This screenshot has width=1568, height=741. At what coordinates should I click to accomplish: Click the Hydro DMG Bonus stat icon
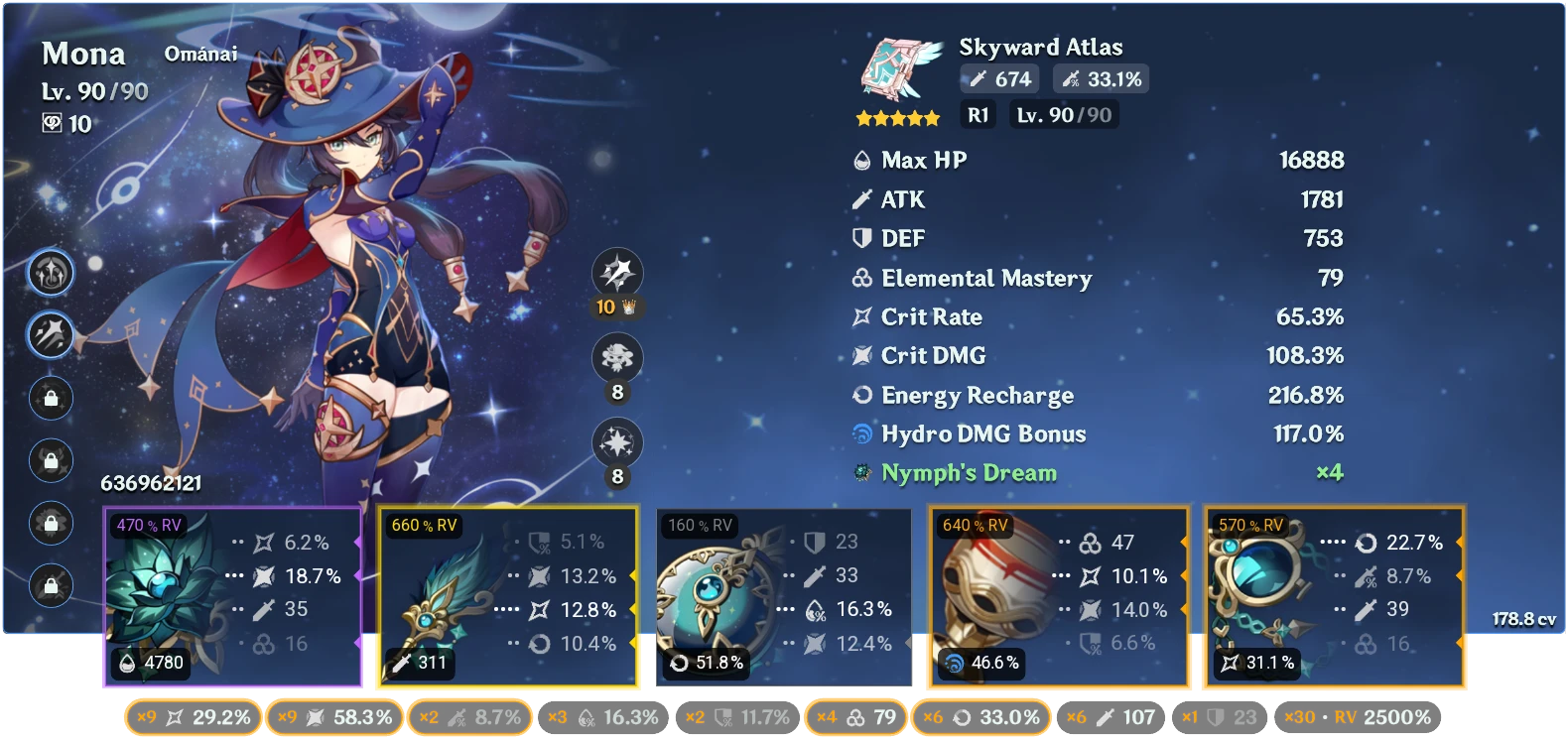point(859,433)
